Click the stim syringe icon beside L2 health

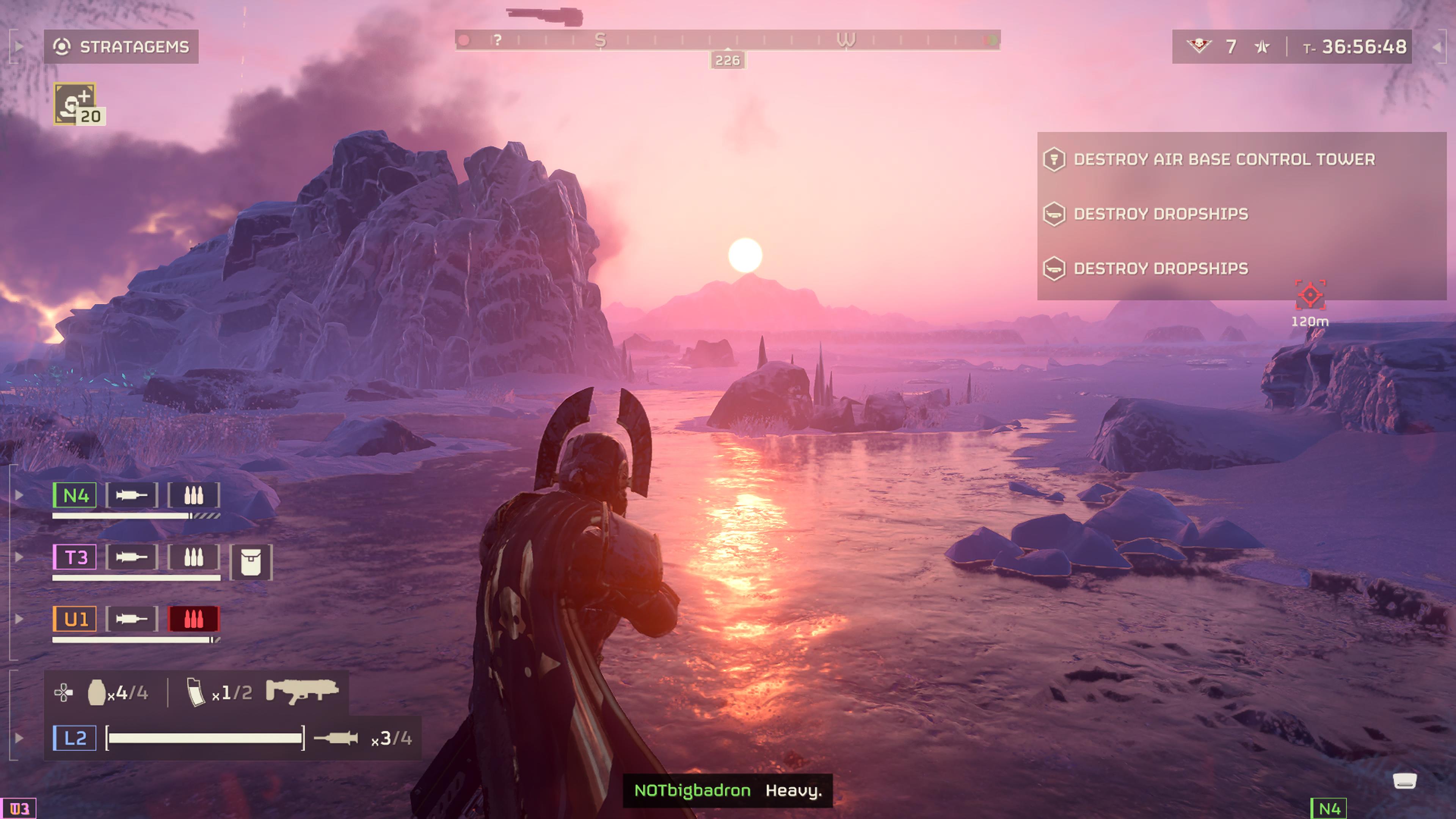[336, 738]
